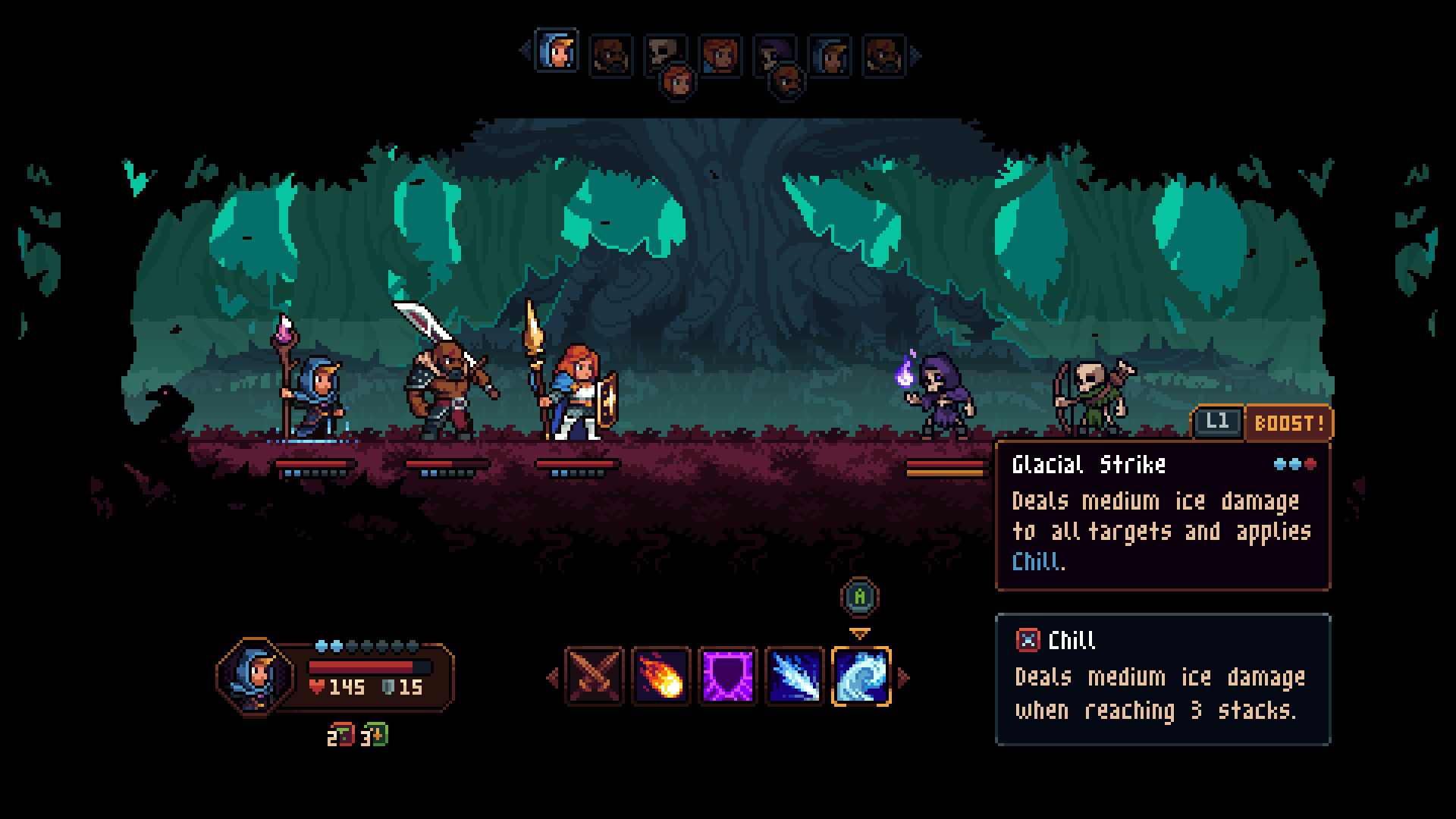Choose the fireball spell icon
This screenshot has width=1456, height=819.
click(661, 676)
